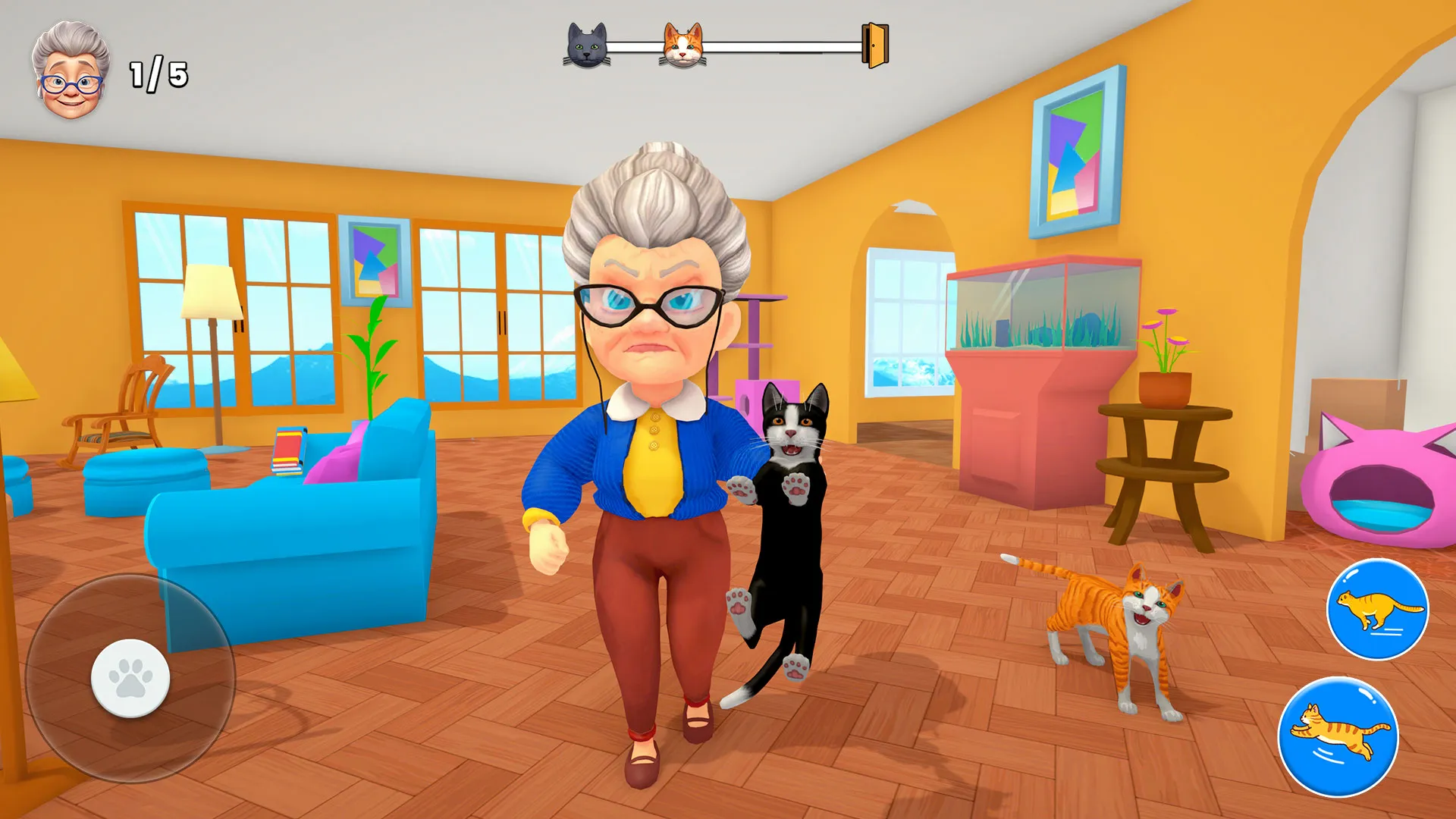Tap the open door icon at the progress bar end
1456x819 pixels.
tap(874, 44)
